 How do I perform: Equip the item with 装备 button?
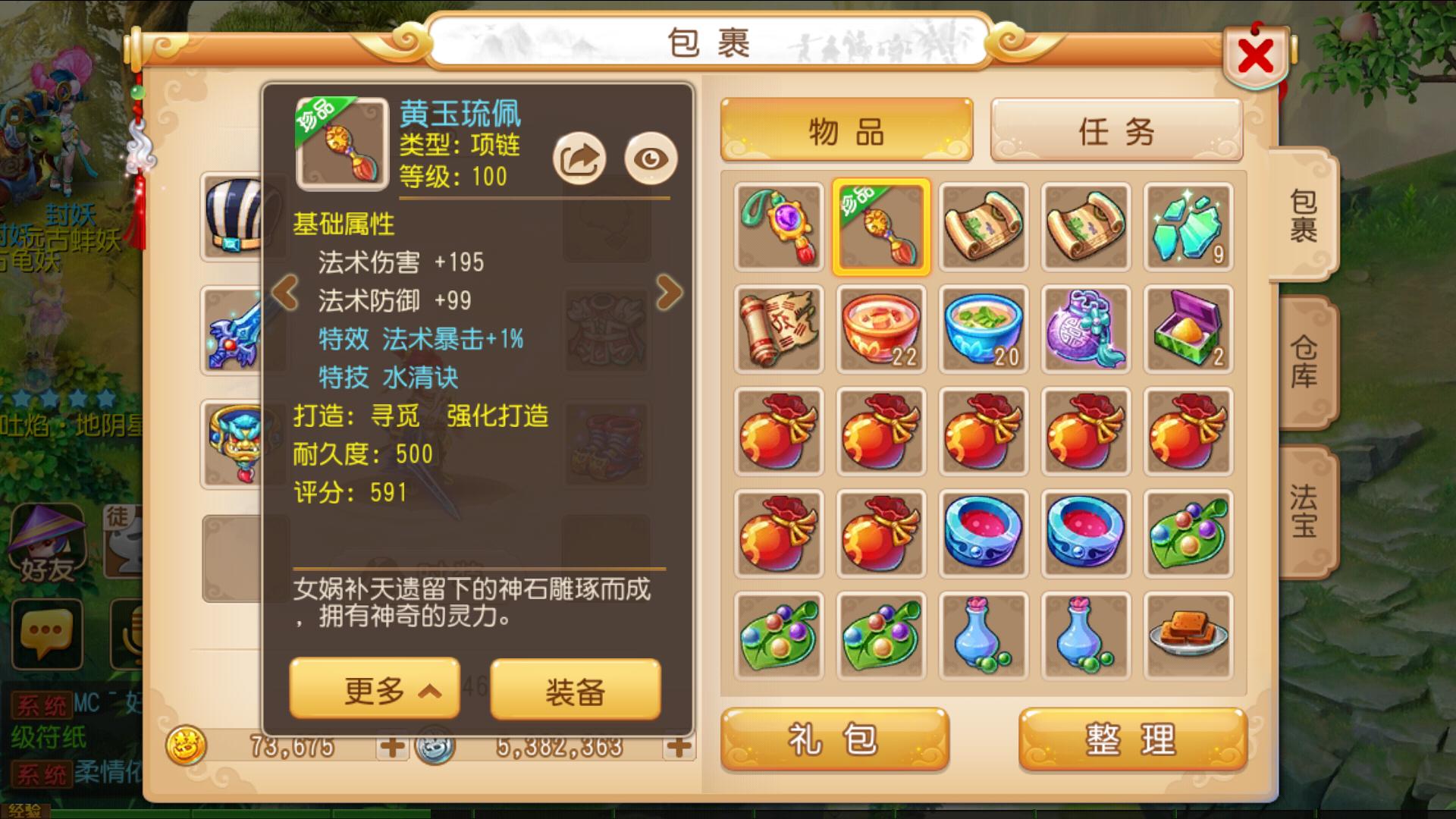[575, 690]
